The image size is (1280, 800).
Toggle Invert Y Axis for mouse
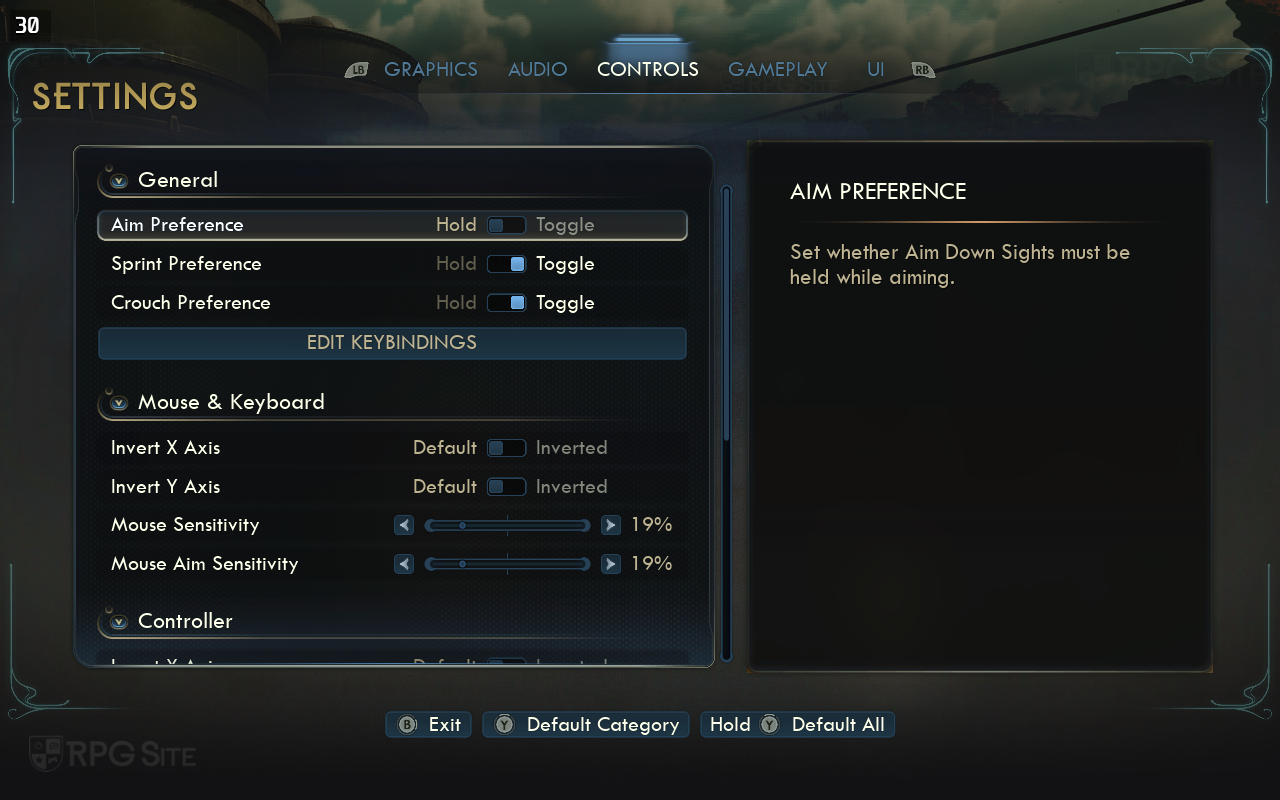pos(506,487)
